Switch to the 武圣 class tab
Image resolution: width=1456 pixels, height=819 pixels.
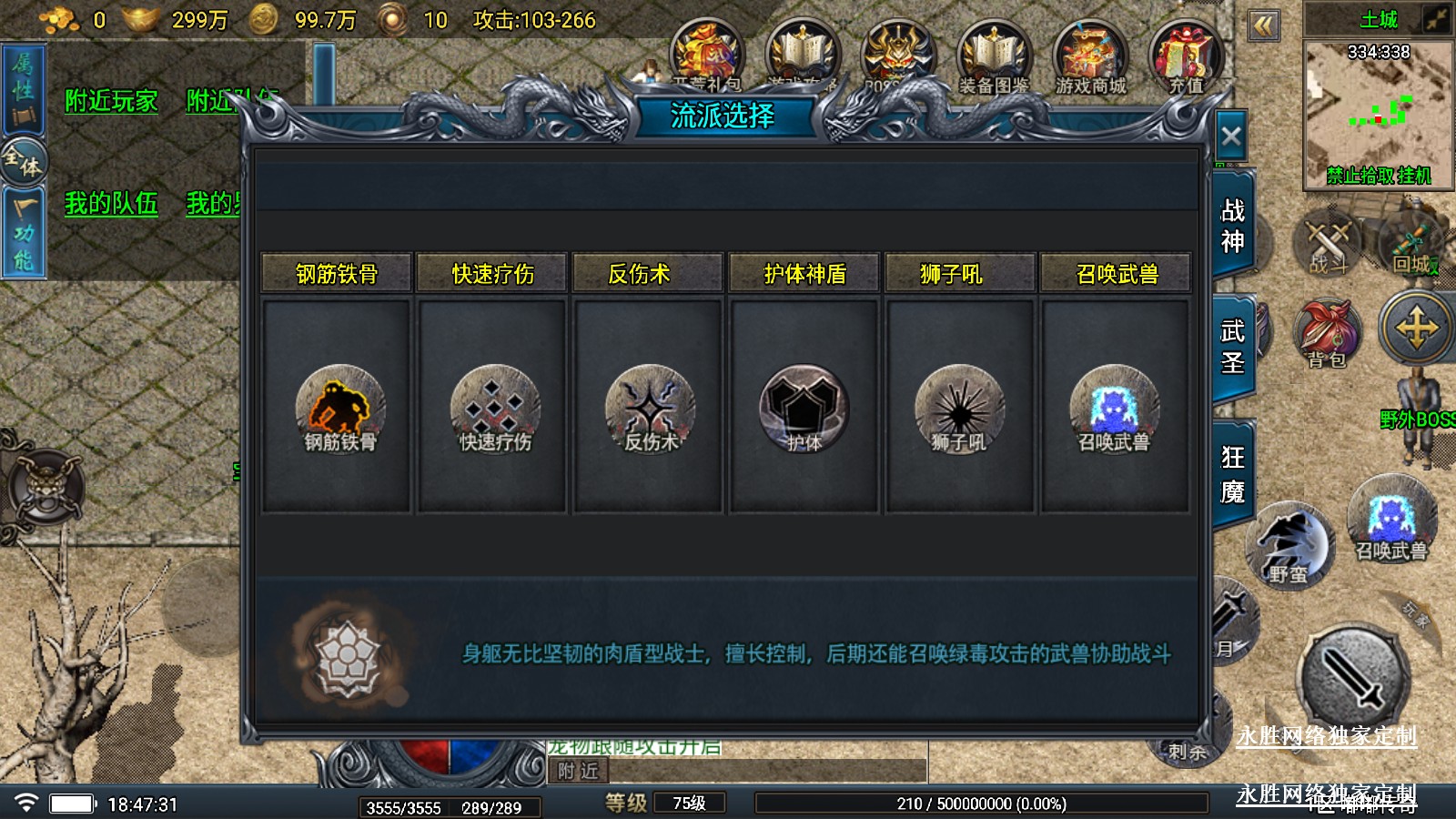click(1232, 347)
